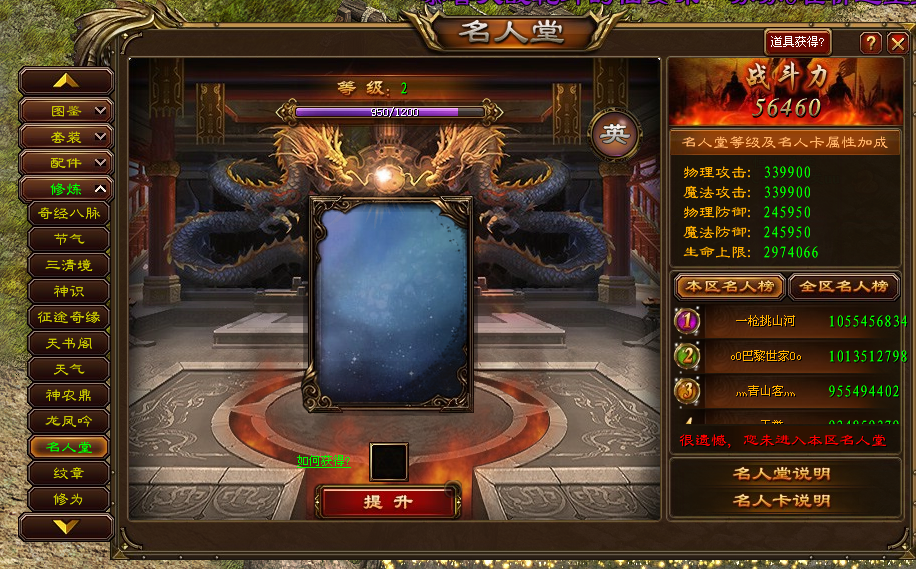Open 名人堂说明 description
Viewport: 916px width, 569px height.
click(782, 474)
